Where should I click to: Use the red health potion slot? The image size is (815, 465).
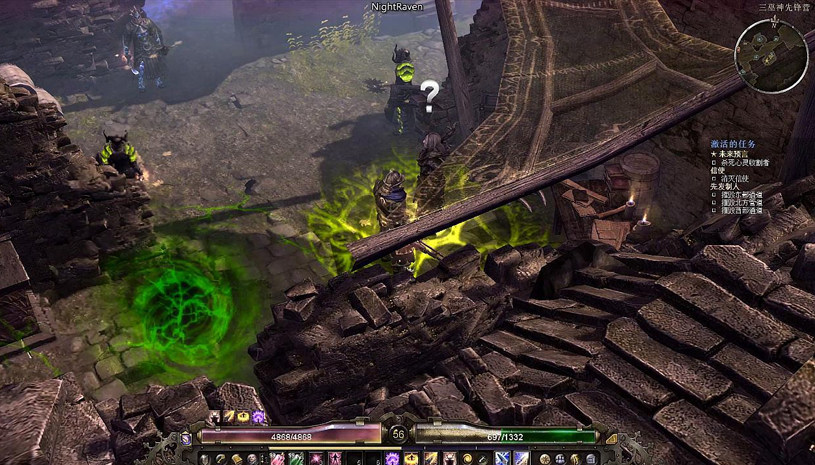tap(277, 458)
